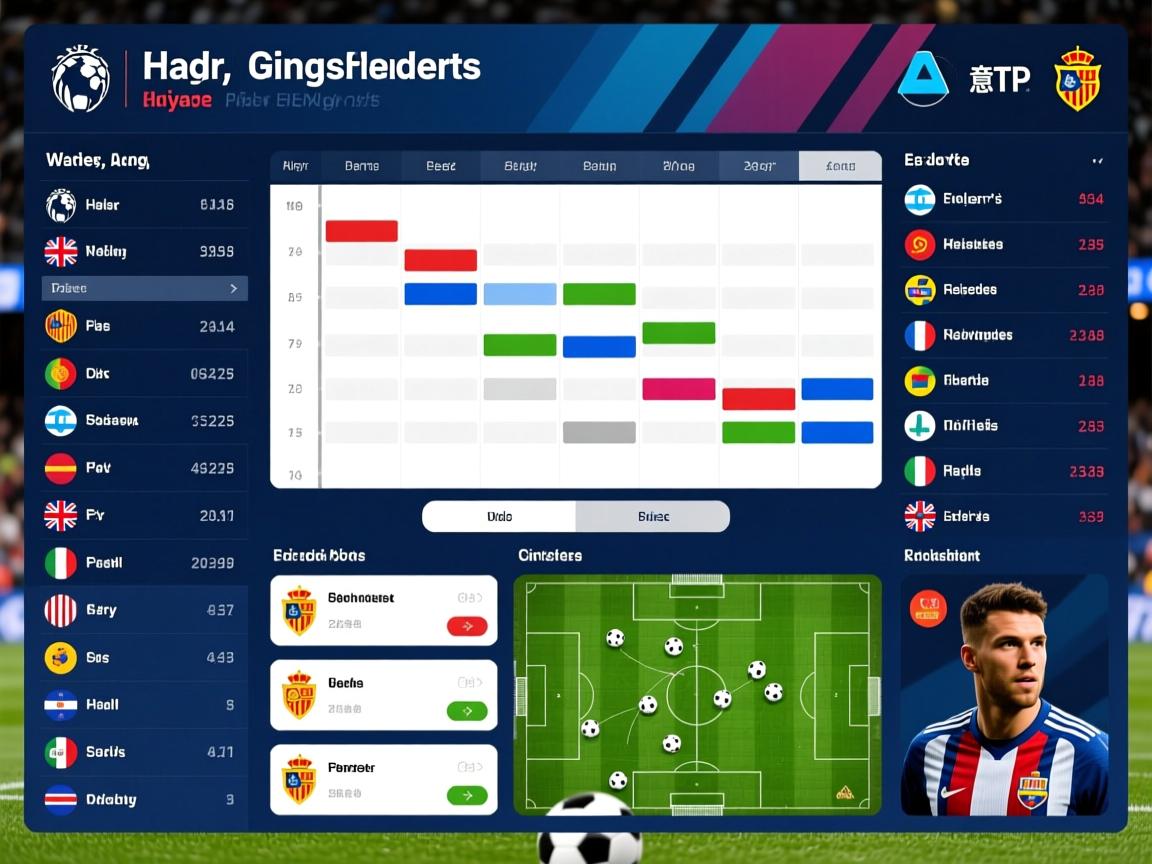The width and height of the screenshot is (1152, 864).
Task: Open the dropdown arrow beside Esdovte heading
Action: pyautogui.click(x=1098, y=161)
